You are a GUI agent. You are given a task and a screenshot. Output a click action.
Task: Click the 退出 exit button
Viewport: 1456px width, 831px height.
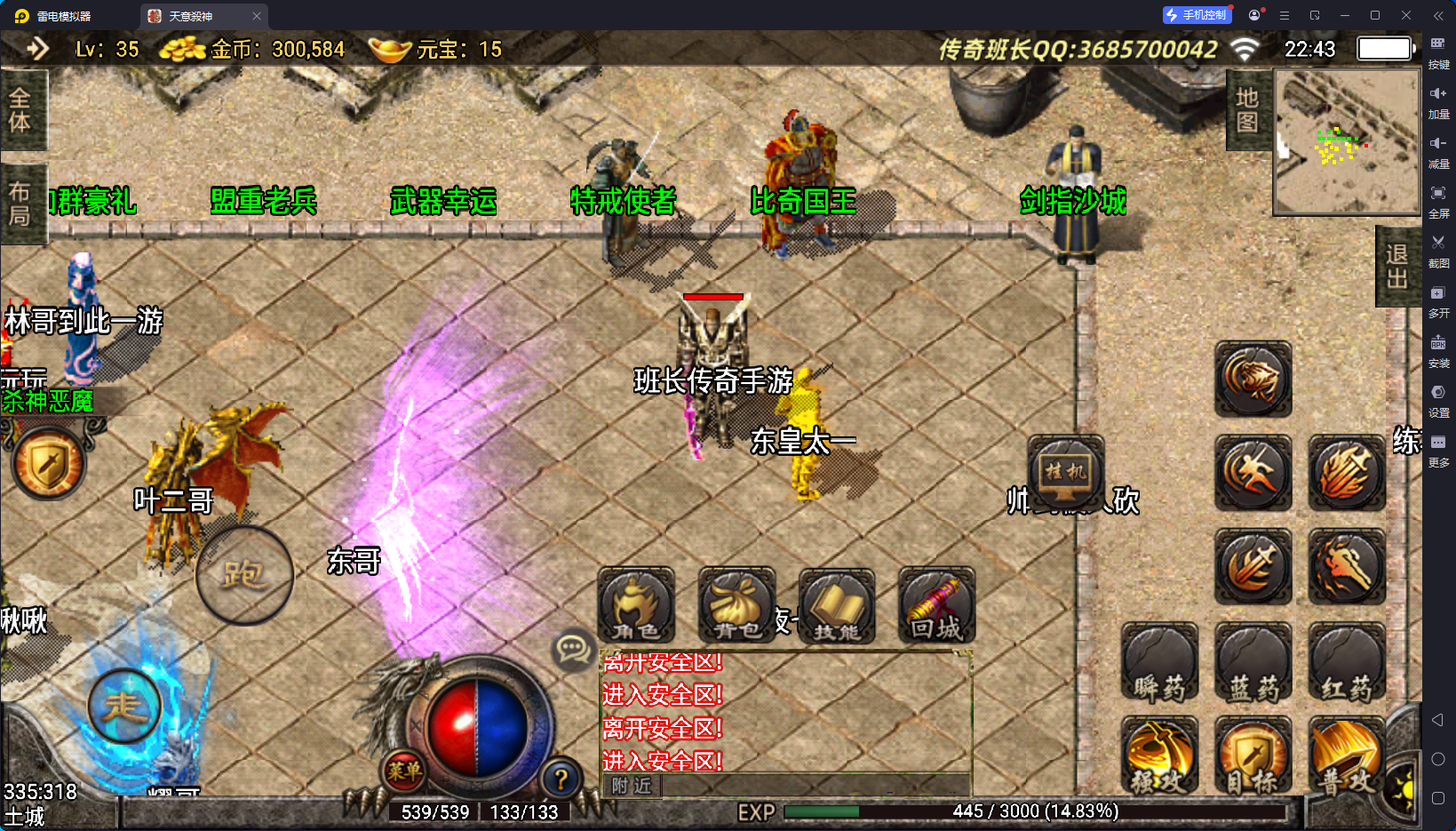1397,267
